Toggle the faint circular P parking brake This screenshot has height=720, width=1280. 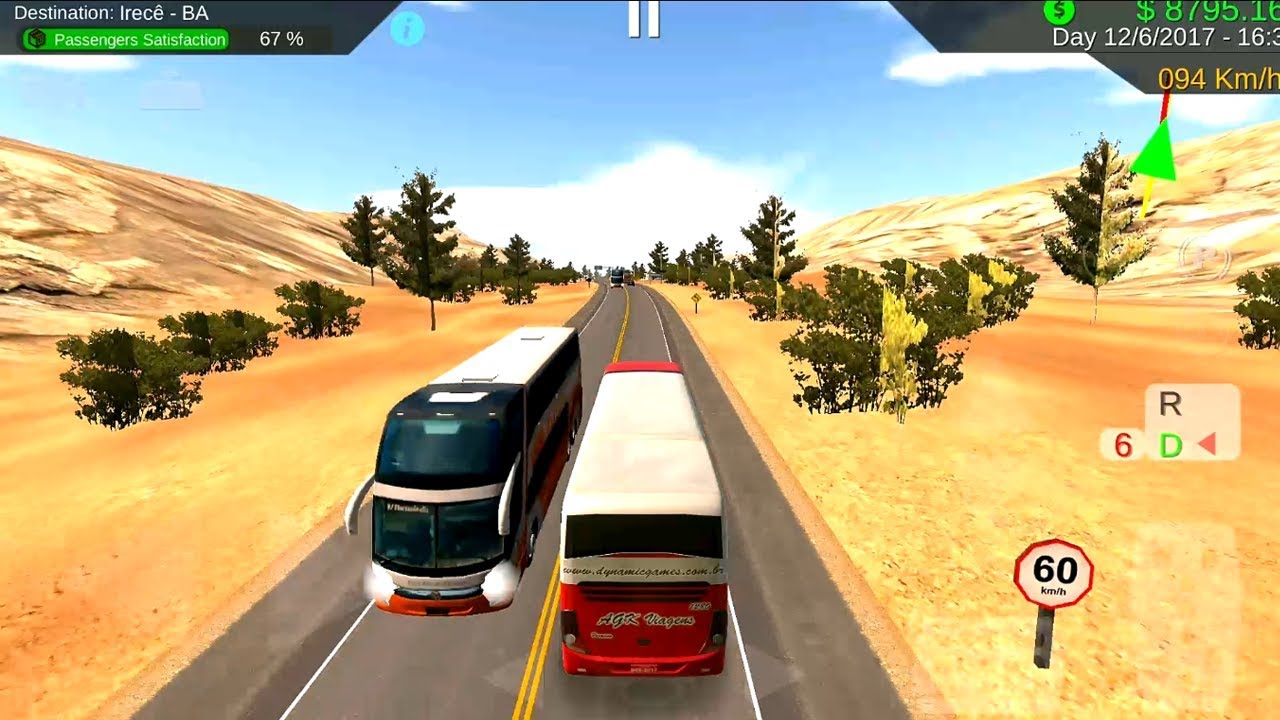1204,258
